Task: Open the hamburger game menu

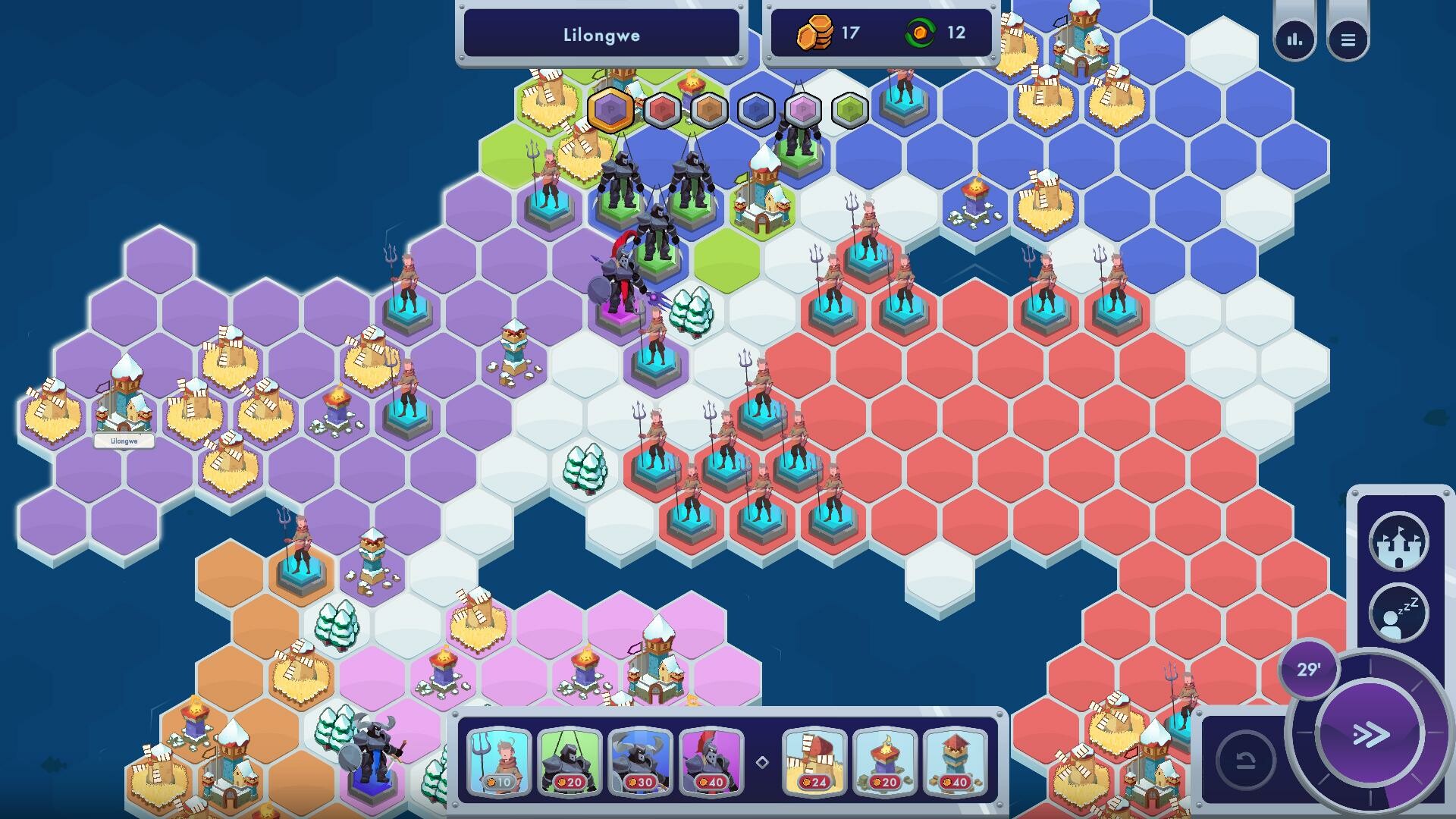Action: click(x=1349, y=39)
